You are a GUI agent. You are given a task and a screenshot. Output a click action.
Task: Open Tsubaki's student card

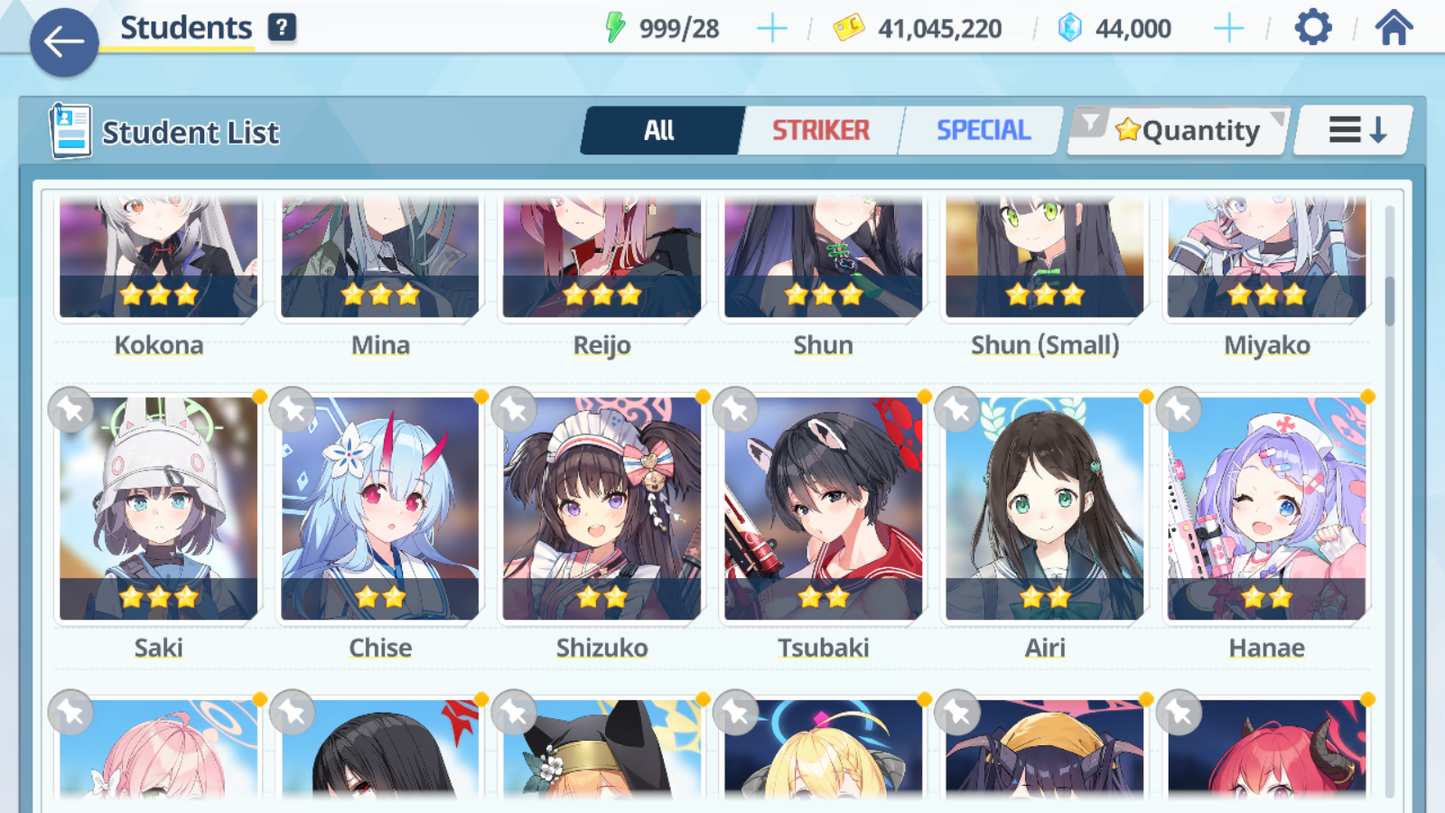point(823,508)
